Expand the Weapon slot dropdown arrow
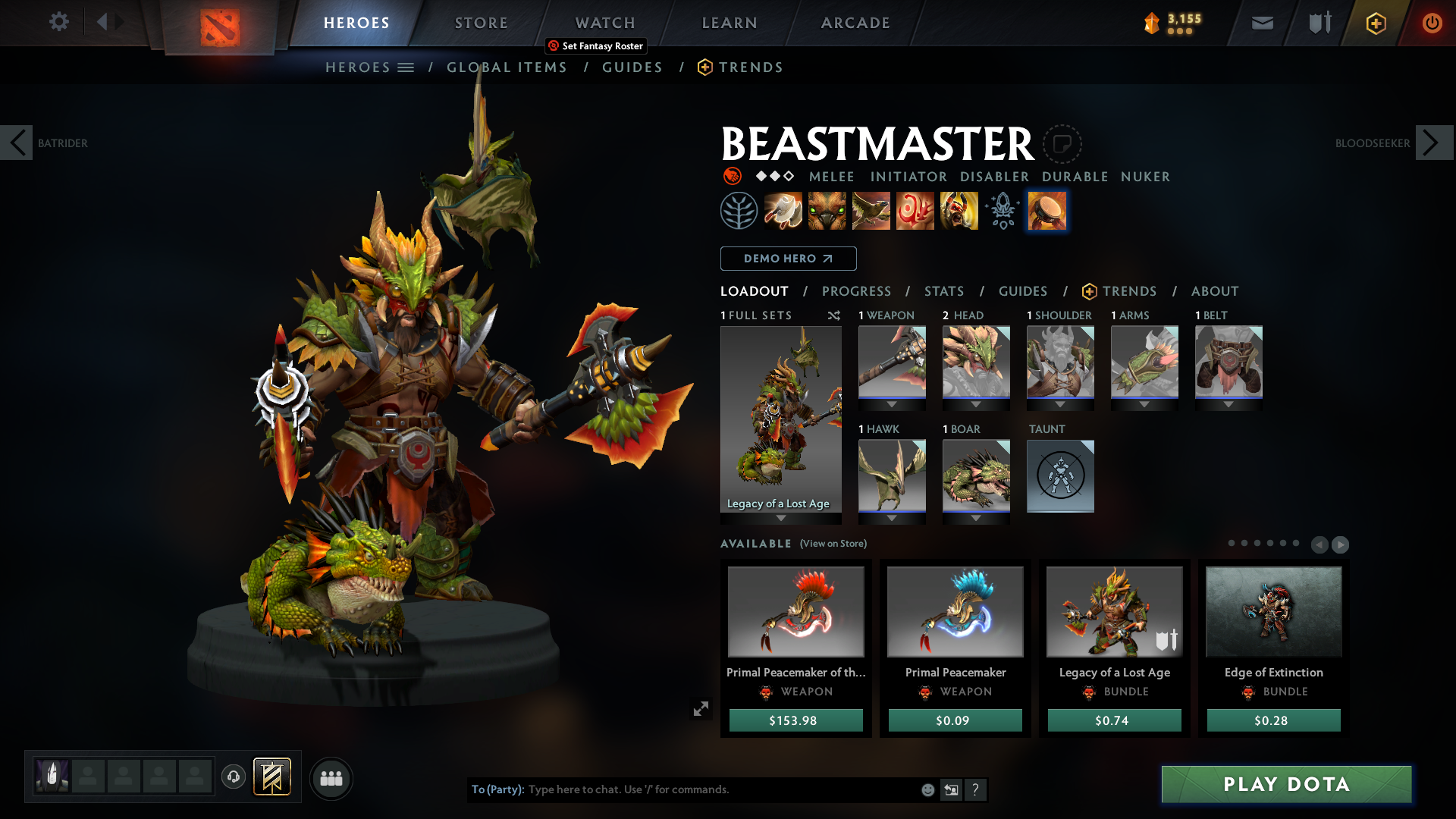1456x819 pixels. pos(892,404)
